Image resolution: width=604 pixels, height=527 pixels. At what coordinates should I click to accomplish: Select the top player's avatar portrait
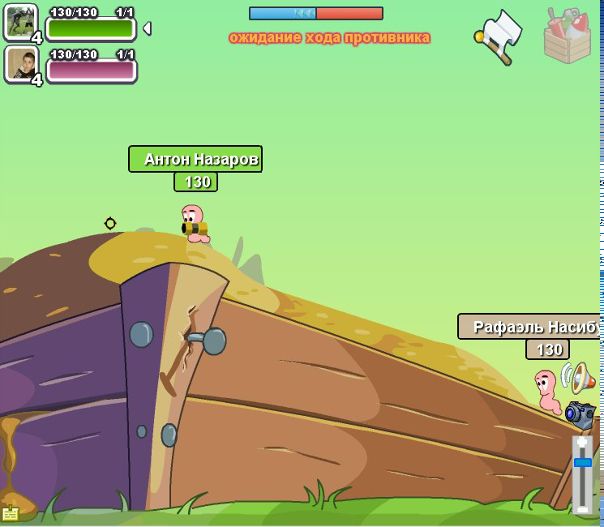21,22
